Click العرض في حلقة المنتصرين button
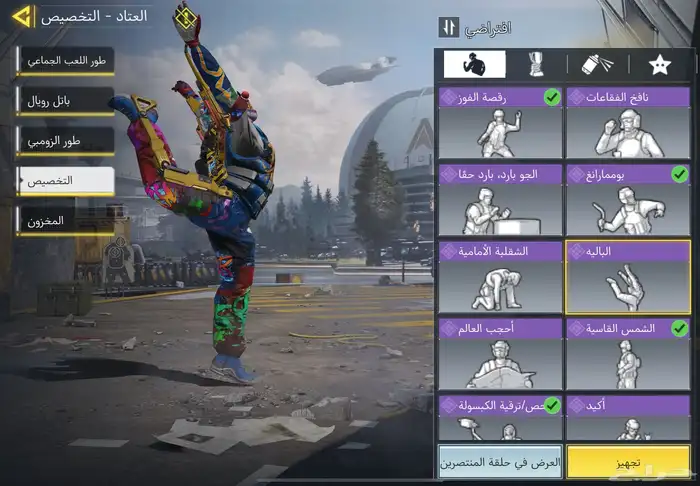 pyautogui.click(x=500, y=461)
